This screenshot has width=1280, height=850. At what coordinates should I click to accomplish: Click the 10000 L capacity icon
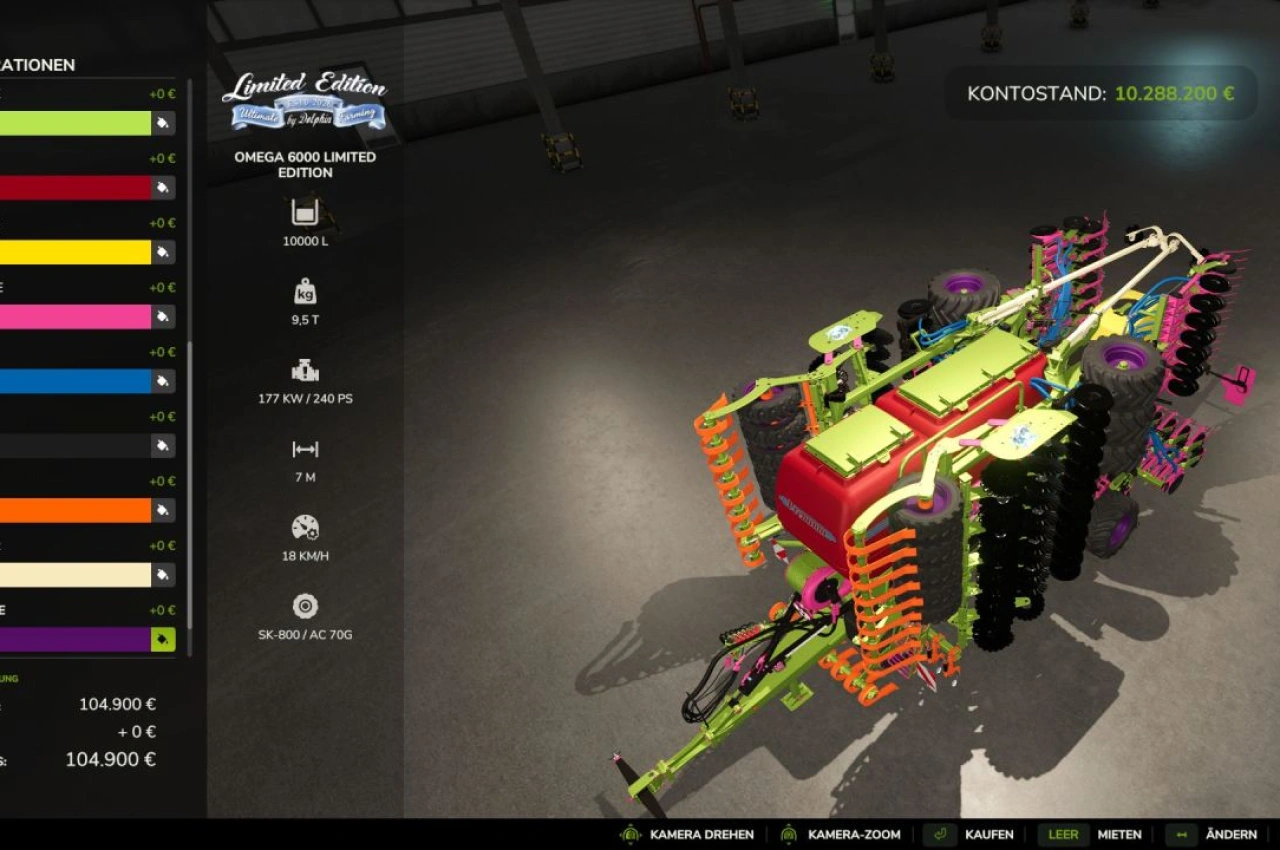coord(304,212)
